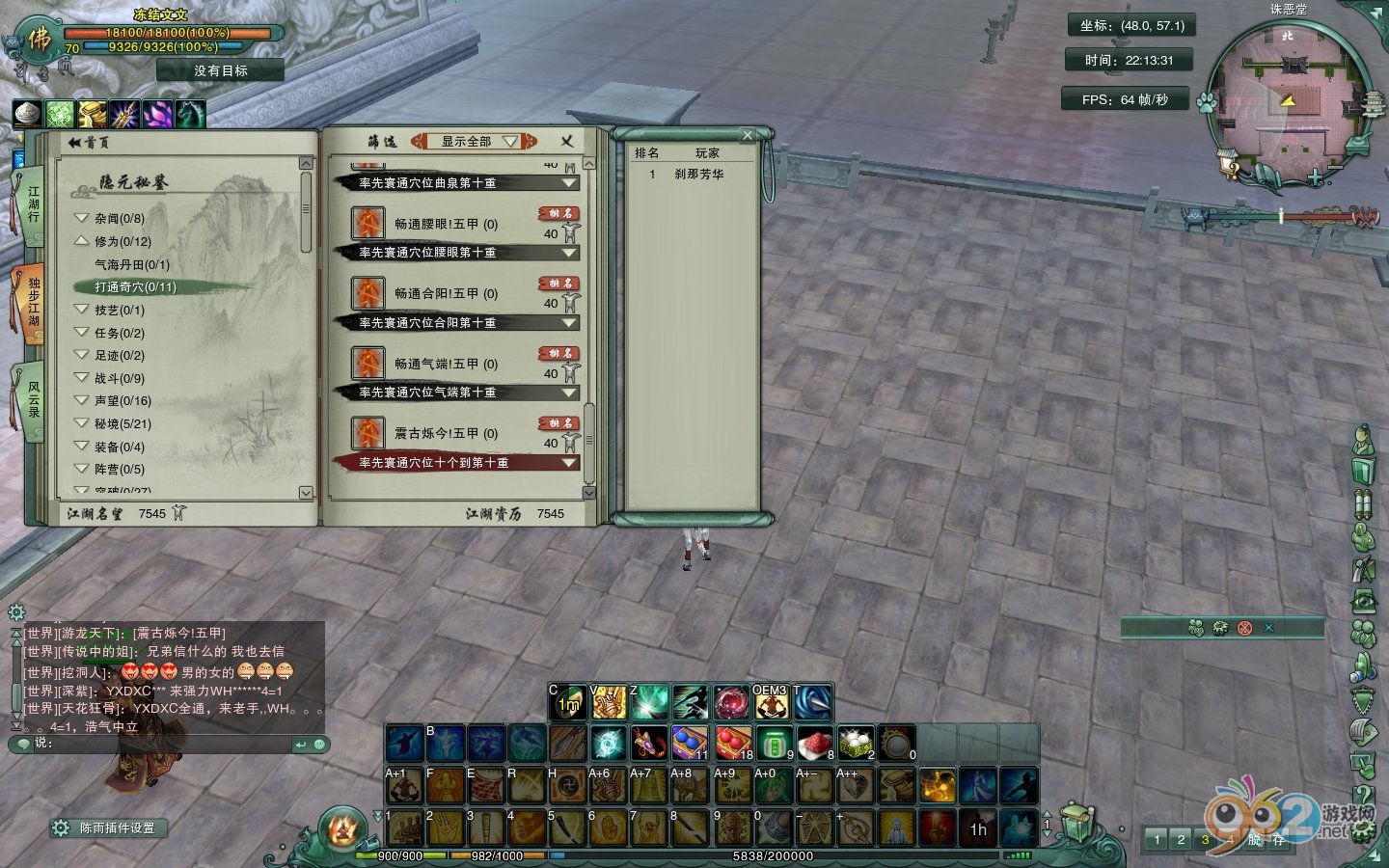The height and width of the screenshot is (868, 1389).
Task: Select the skill bound to C key
Action: [x=567, y=702]
